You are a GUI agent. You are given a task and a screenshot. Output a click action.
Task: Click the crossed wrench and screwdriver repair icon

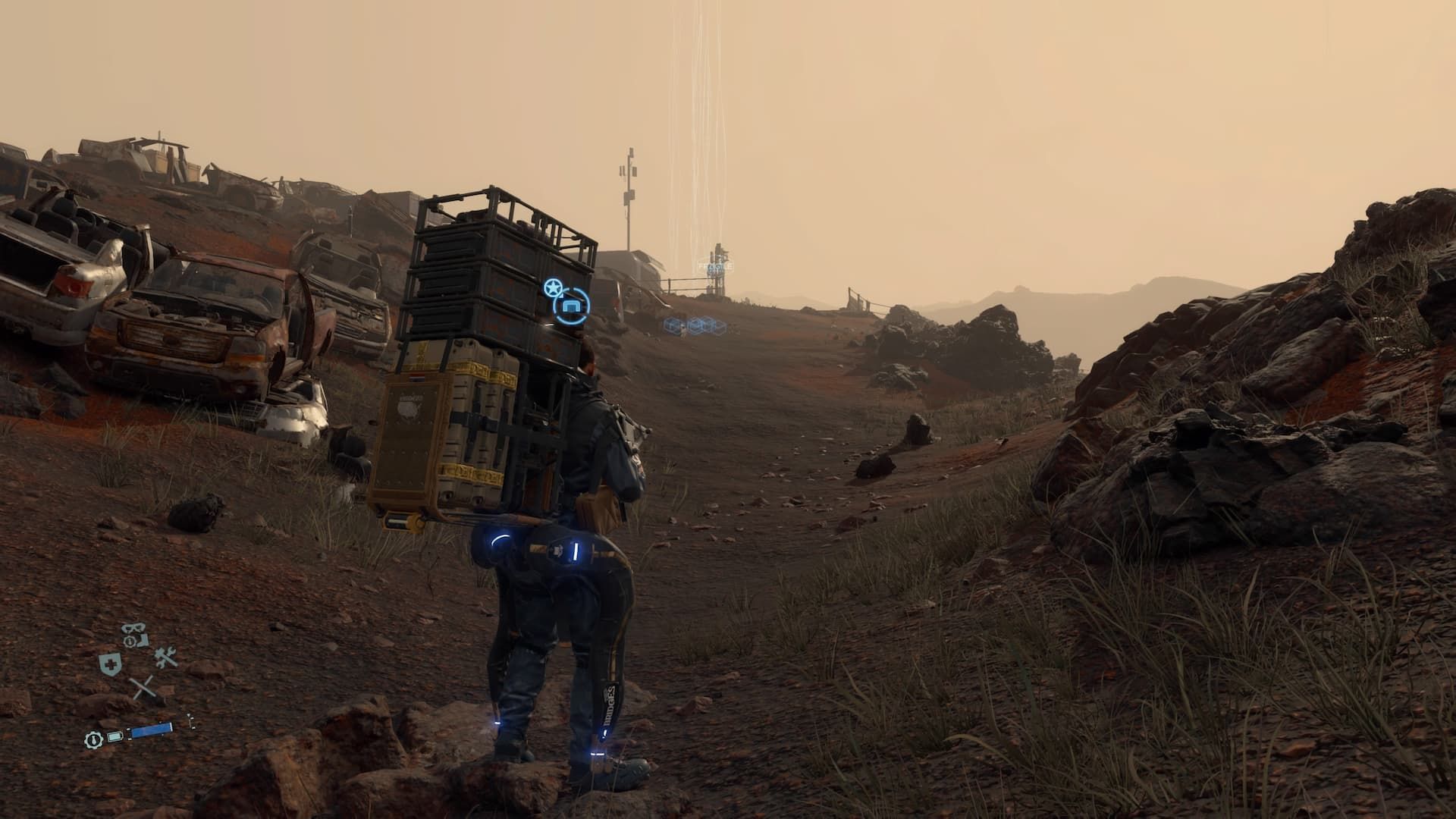coord(165,657)
